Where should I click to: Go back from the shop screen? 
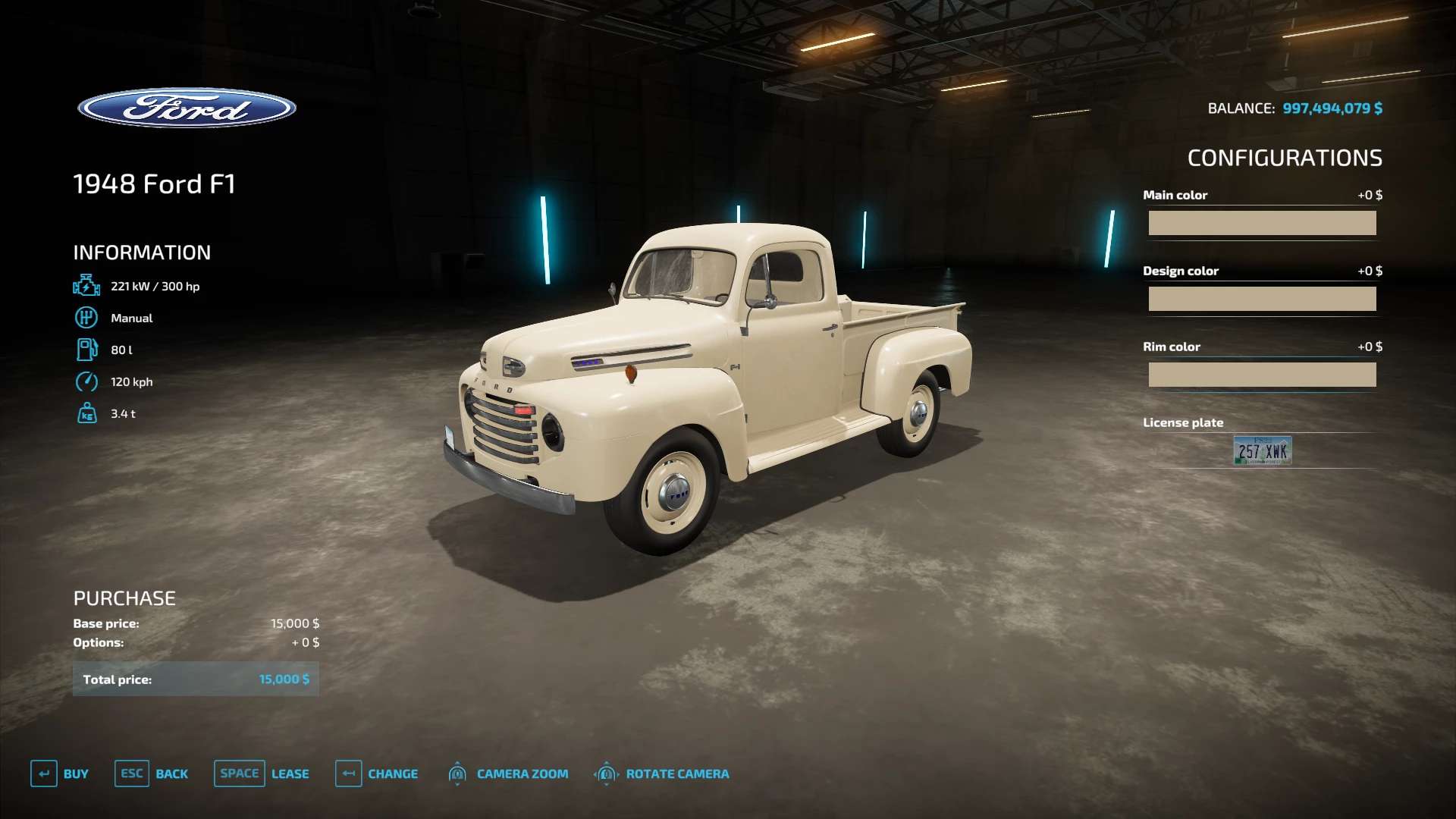click(152, 773)
